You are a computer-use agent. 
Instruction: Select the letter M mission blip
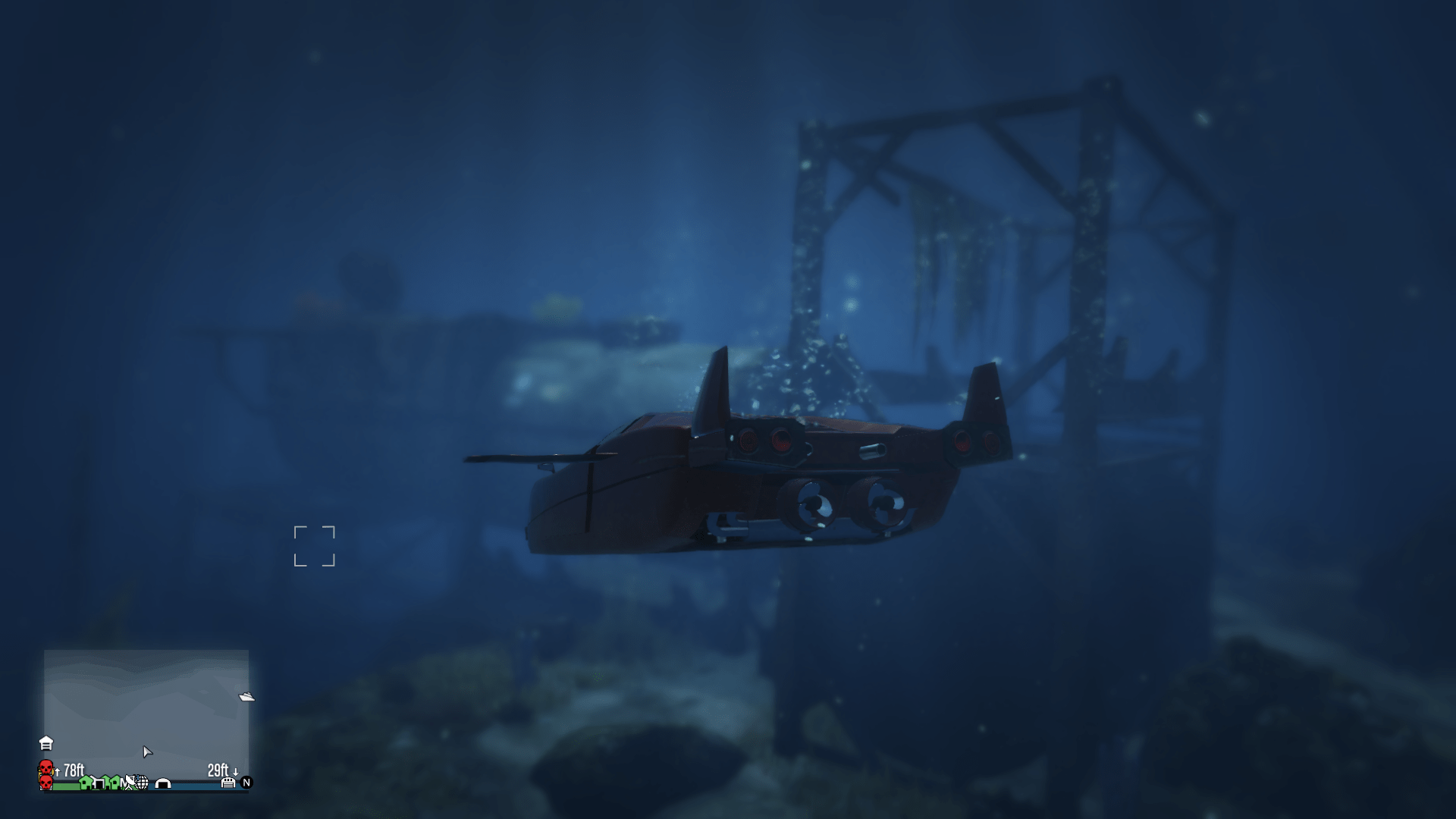(x=123, y=783)
